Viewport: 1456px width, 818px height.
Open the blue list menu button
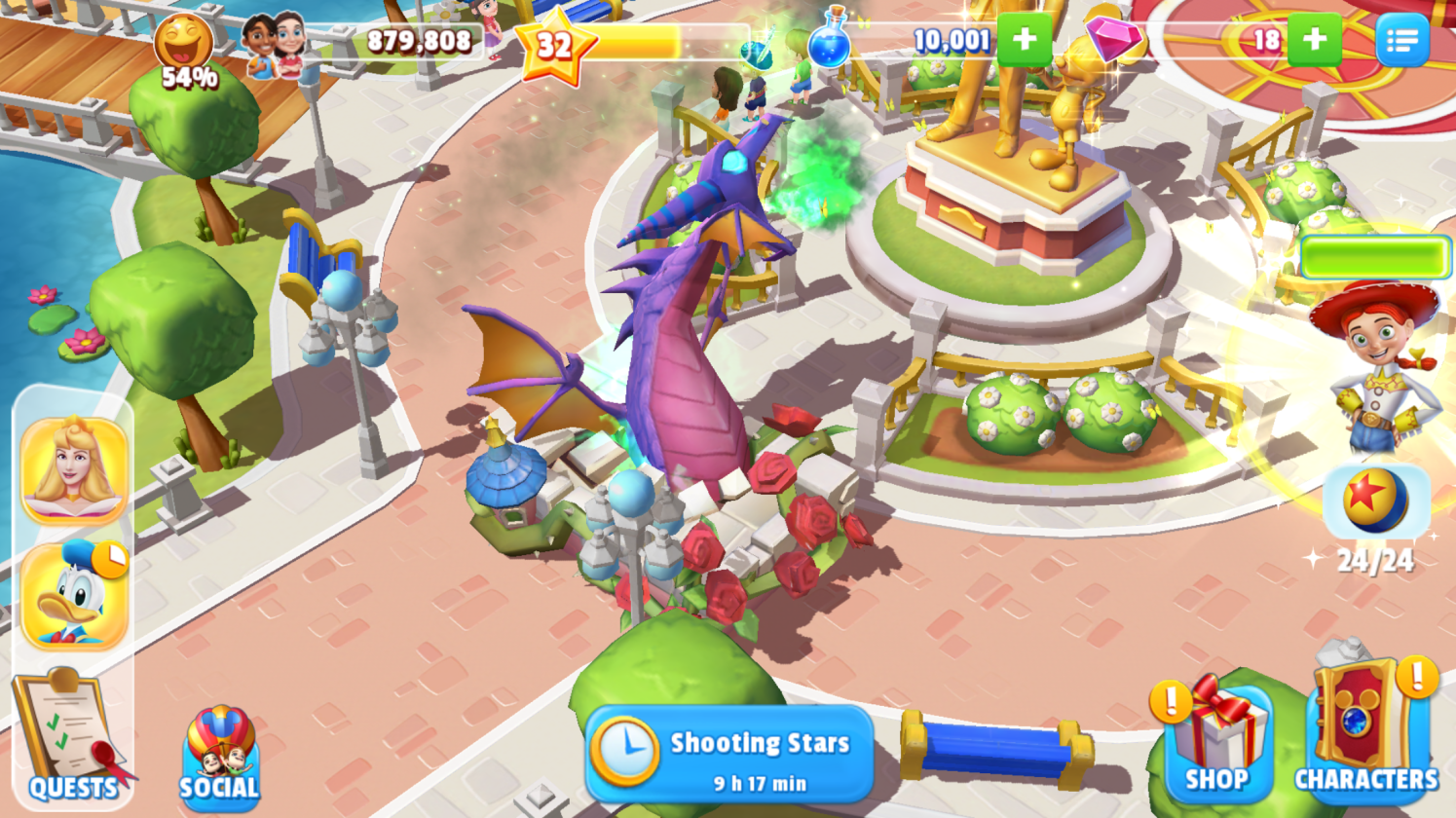[x=1402, y=40]
